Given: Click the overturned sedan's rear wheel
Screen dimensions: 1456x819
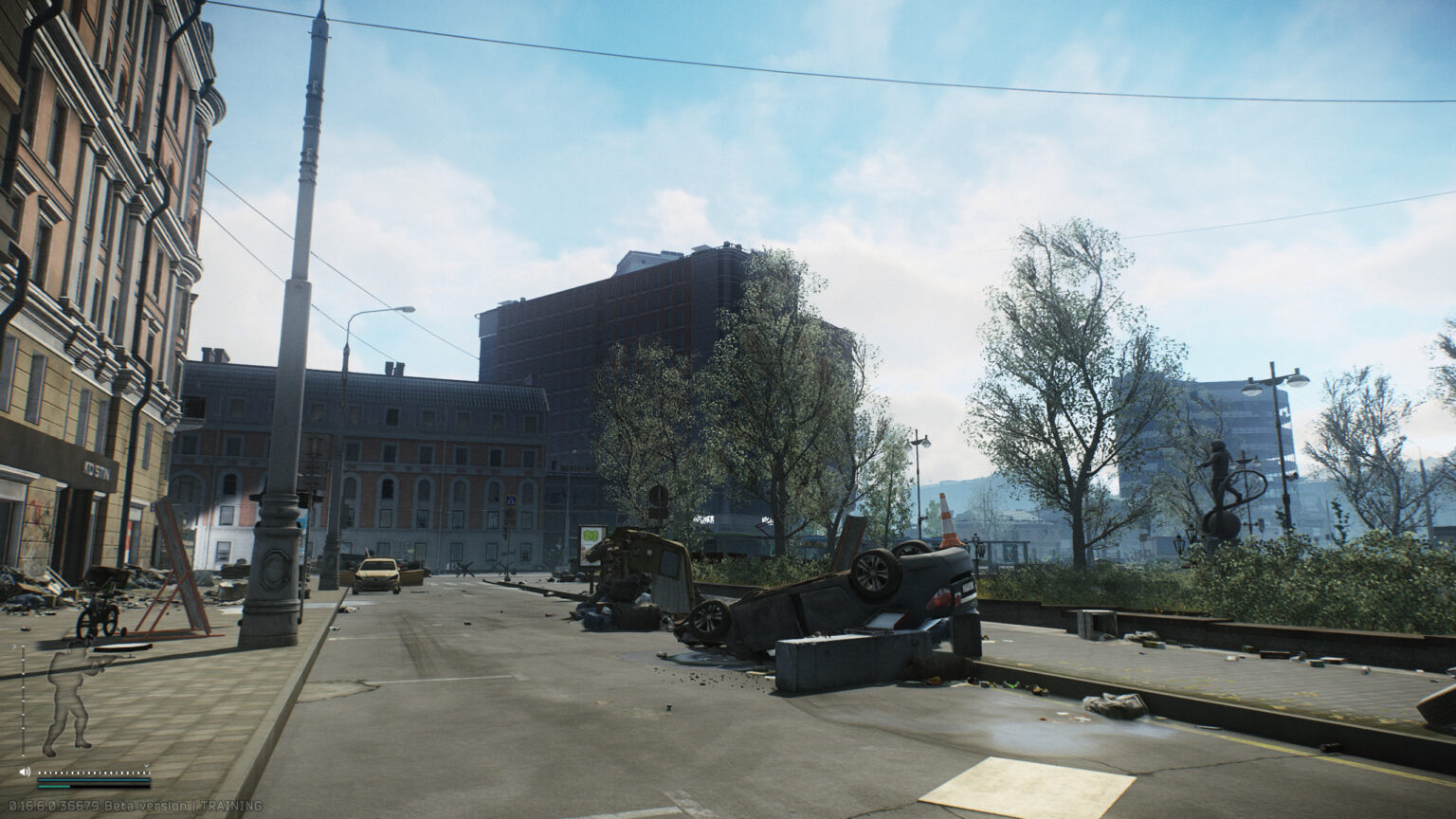Looking at the screenshot, I should [x=873, y=573].
